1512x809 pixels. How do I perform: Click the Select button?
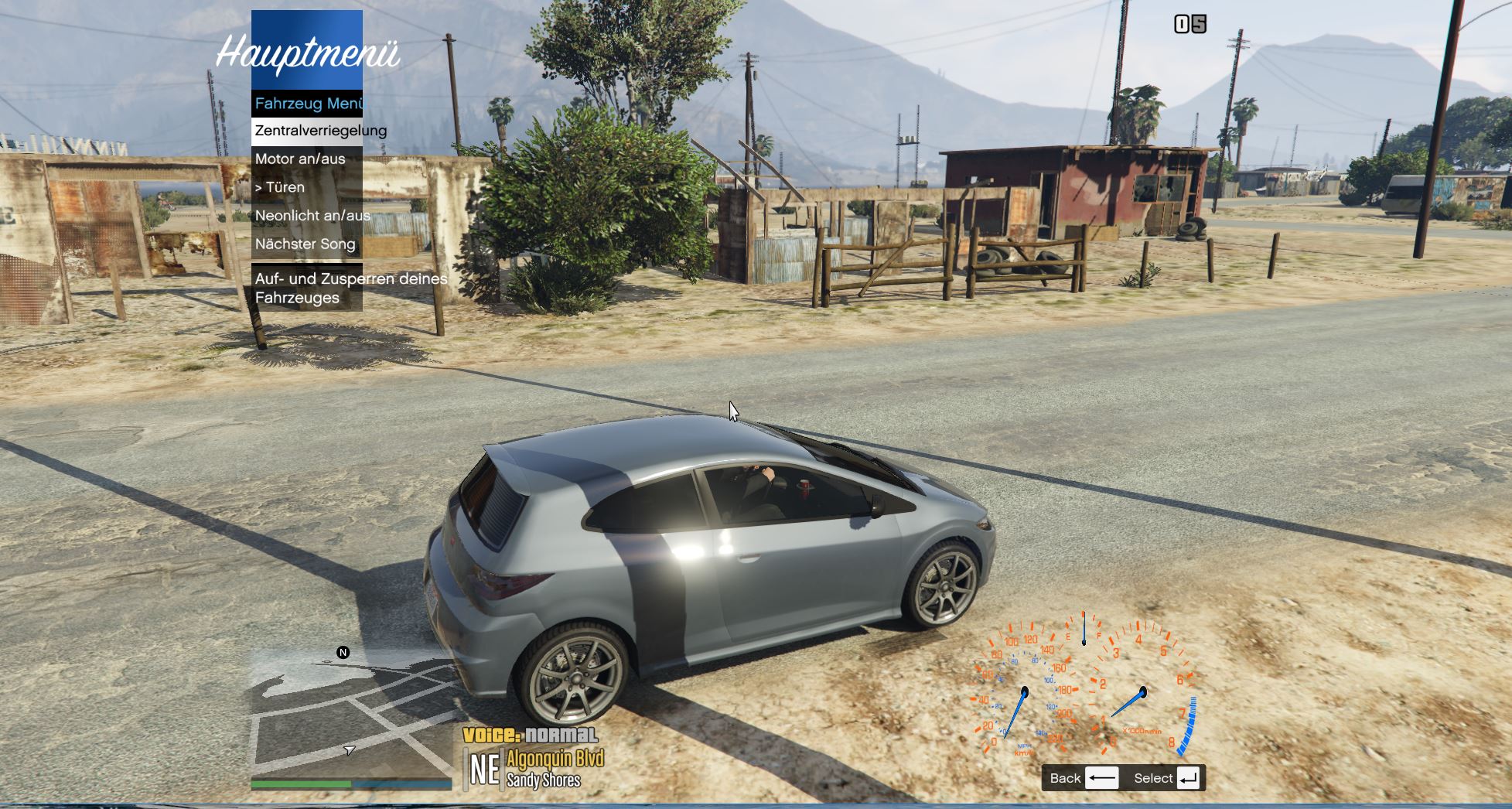[1166, 778]
